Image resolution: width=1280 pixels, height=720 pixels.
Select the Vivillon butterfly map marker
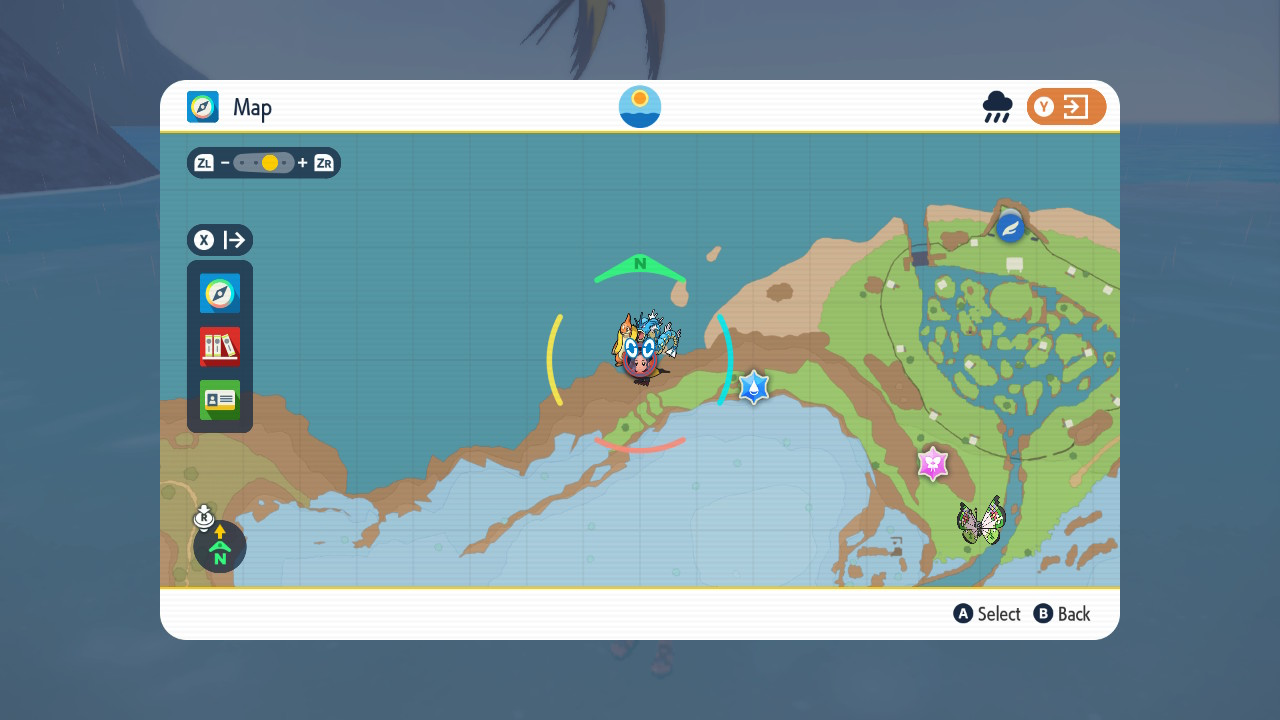pos(980,521)
